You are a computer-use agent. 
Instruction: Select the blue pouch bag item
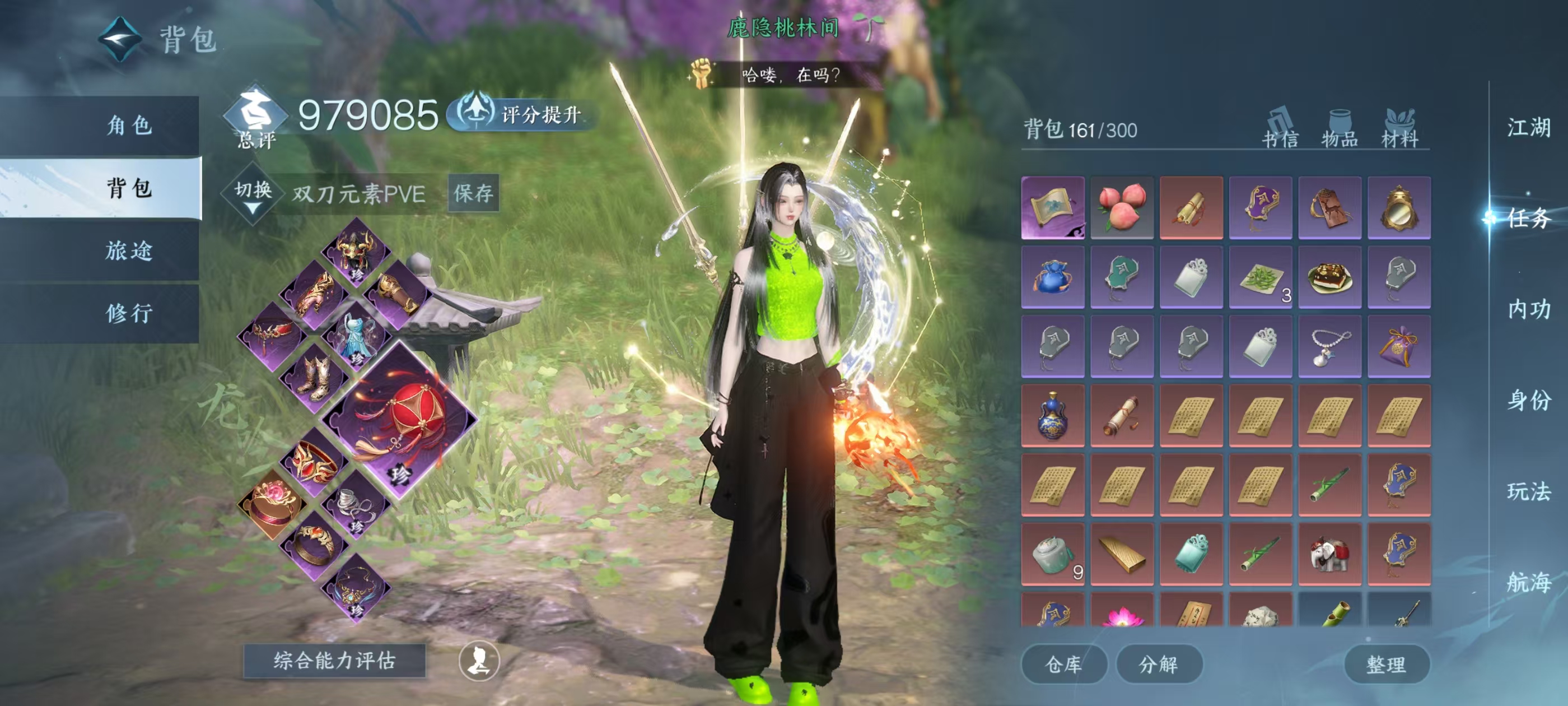(x=1052, y=277)
